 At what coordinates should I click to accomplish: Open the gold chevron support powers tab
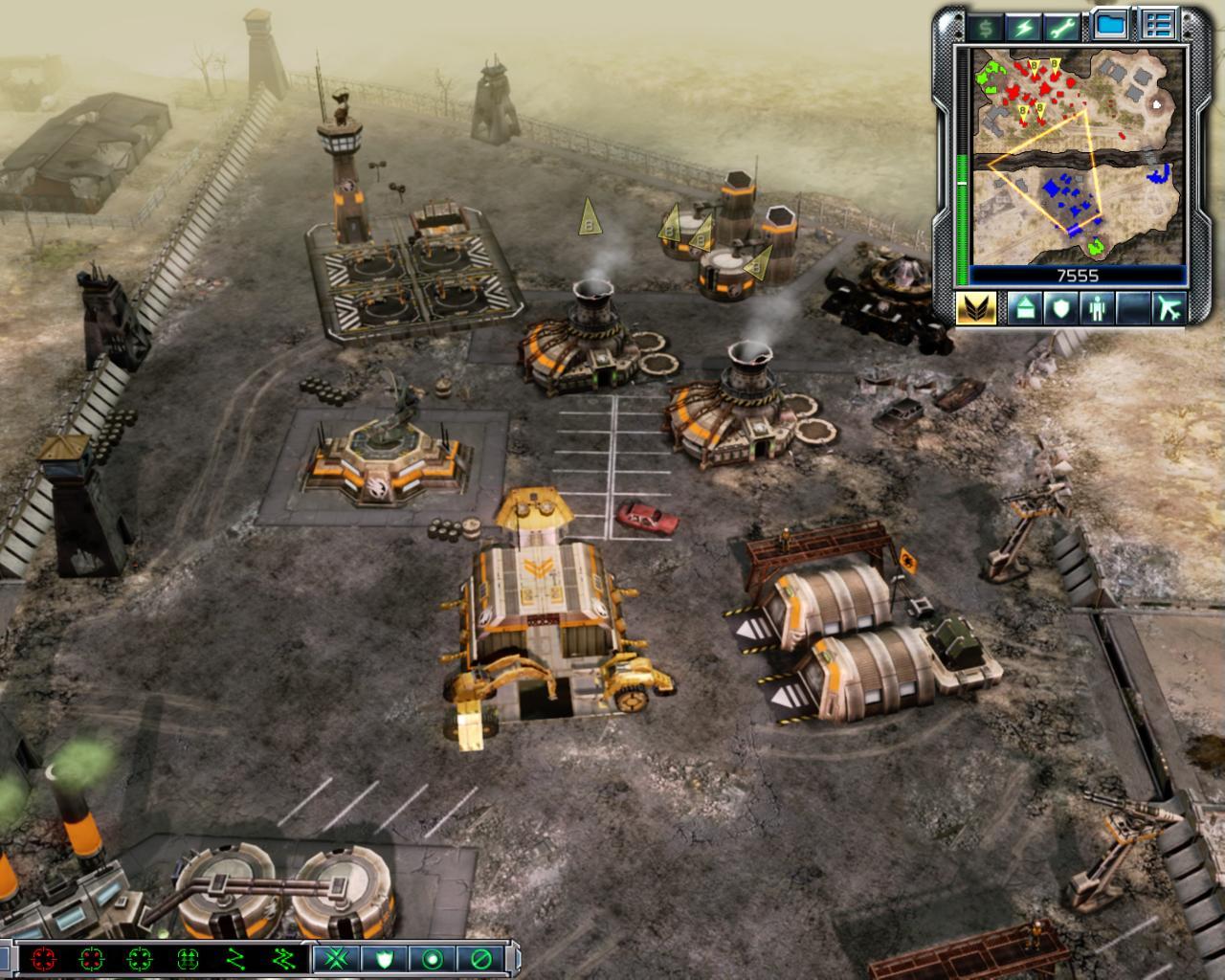(976, 309)
